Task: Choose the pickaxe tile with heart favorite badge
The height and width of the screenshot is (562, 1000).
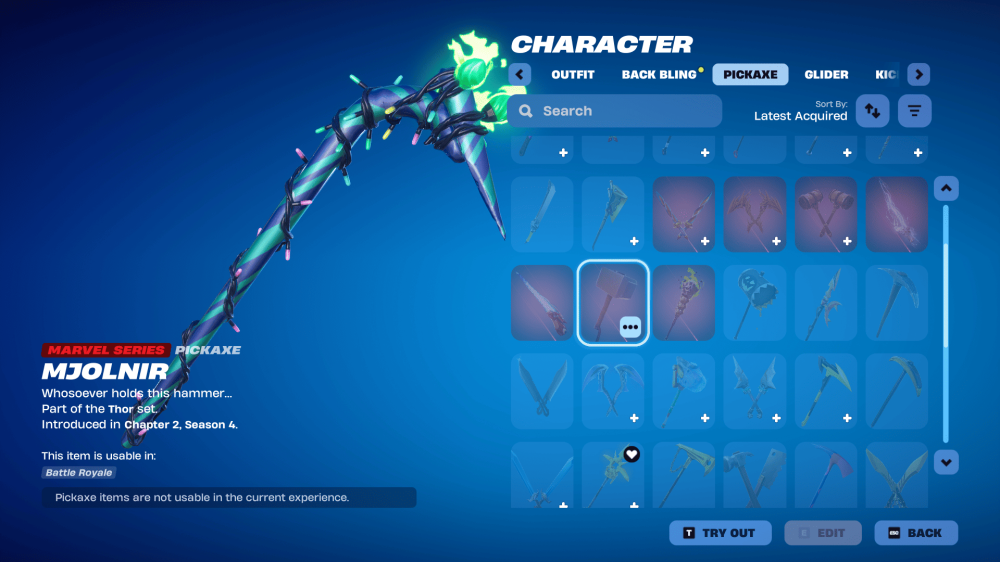Action: click(613, 474)
